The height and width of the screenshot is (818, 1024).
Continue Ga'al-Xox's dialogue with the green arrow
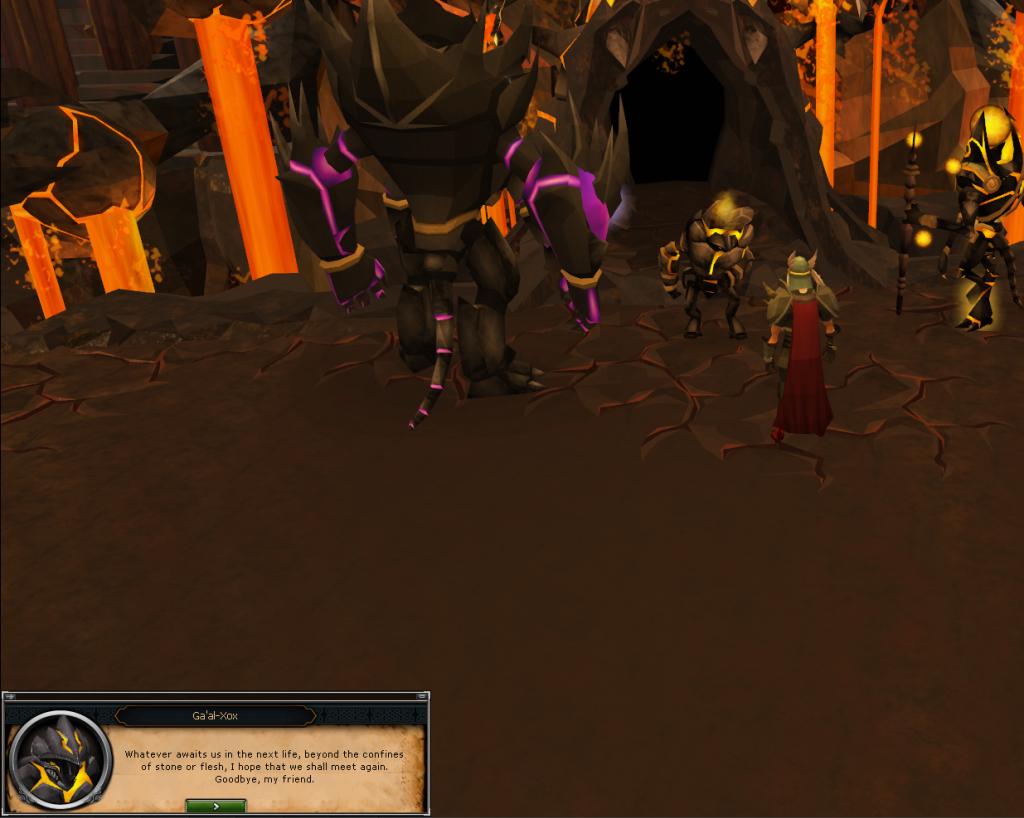[215, 806]
